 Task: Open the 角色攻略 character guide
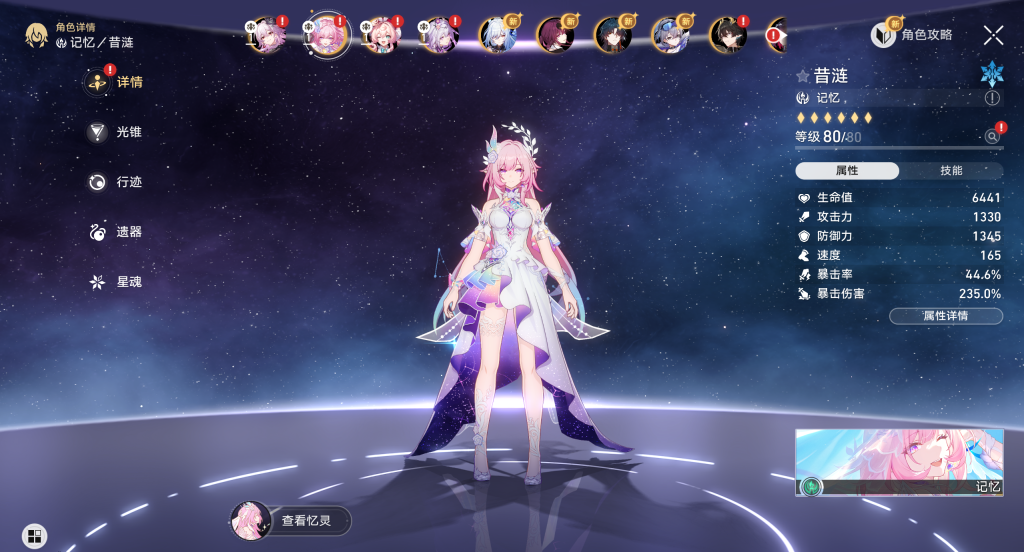point(912,35)
